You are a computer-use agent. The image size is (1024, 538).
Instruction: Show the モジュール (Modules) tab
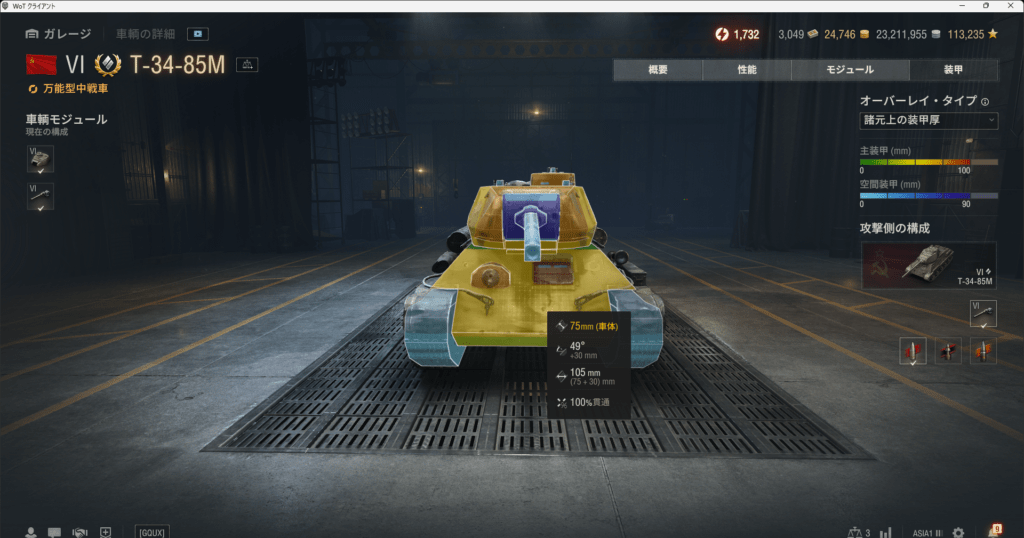(x=850, y=70)
